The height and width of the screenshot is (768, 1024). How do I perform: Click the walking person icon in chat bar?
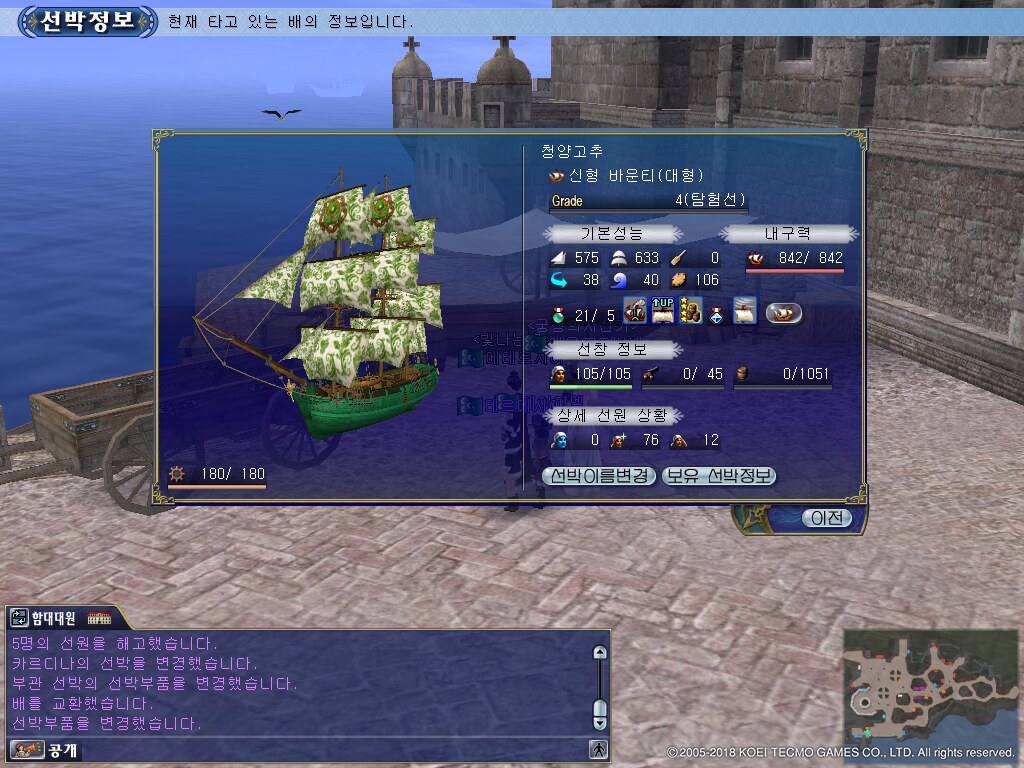pos(599,748)
